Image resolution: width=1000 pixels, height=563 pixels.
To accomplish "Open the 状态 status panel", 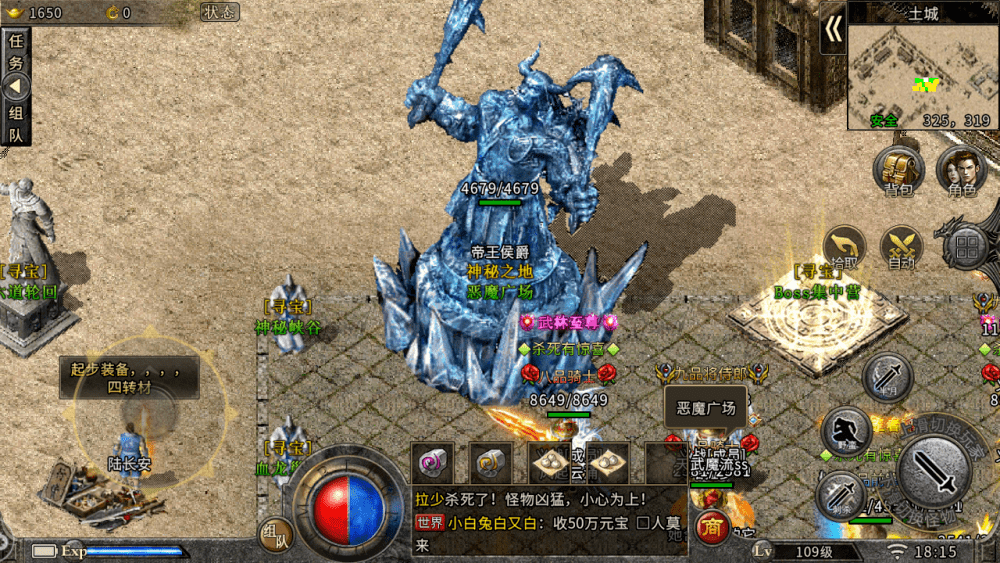I will 219,12.
